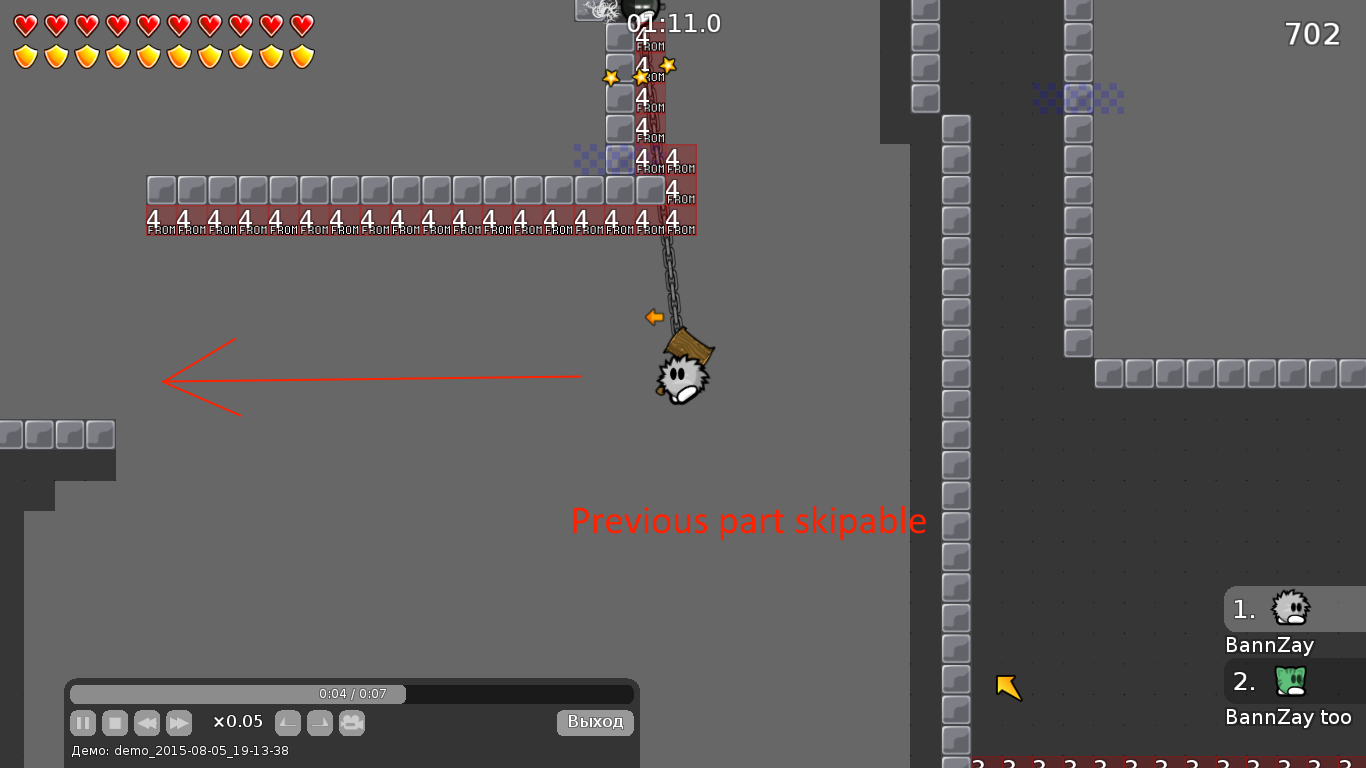Click the x0.05 playback speed label
The height and width of the screenshot is (768, 1366).
[x=240, y=722]
